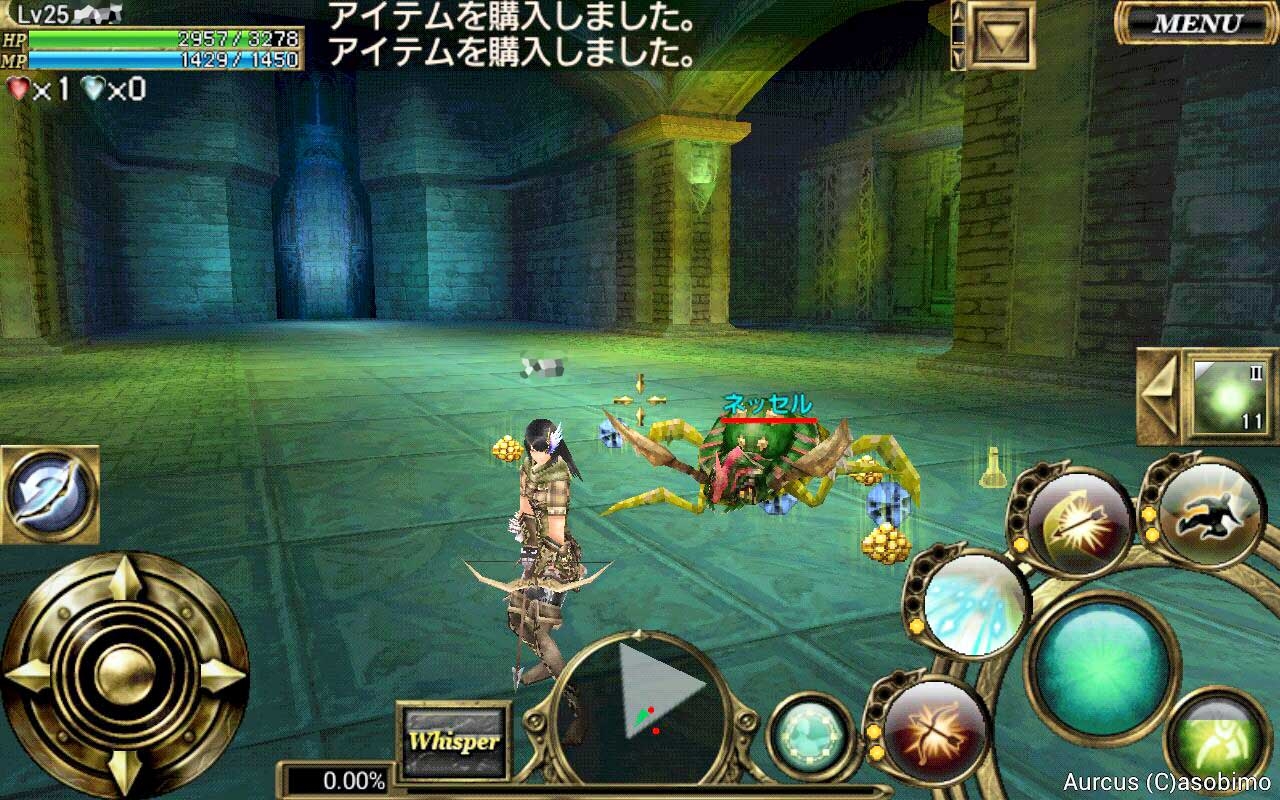Expand the chat log with the down-arrow button

999,36
